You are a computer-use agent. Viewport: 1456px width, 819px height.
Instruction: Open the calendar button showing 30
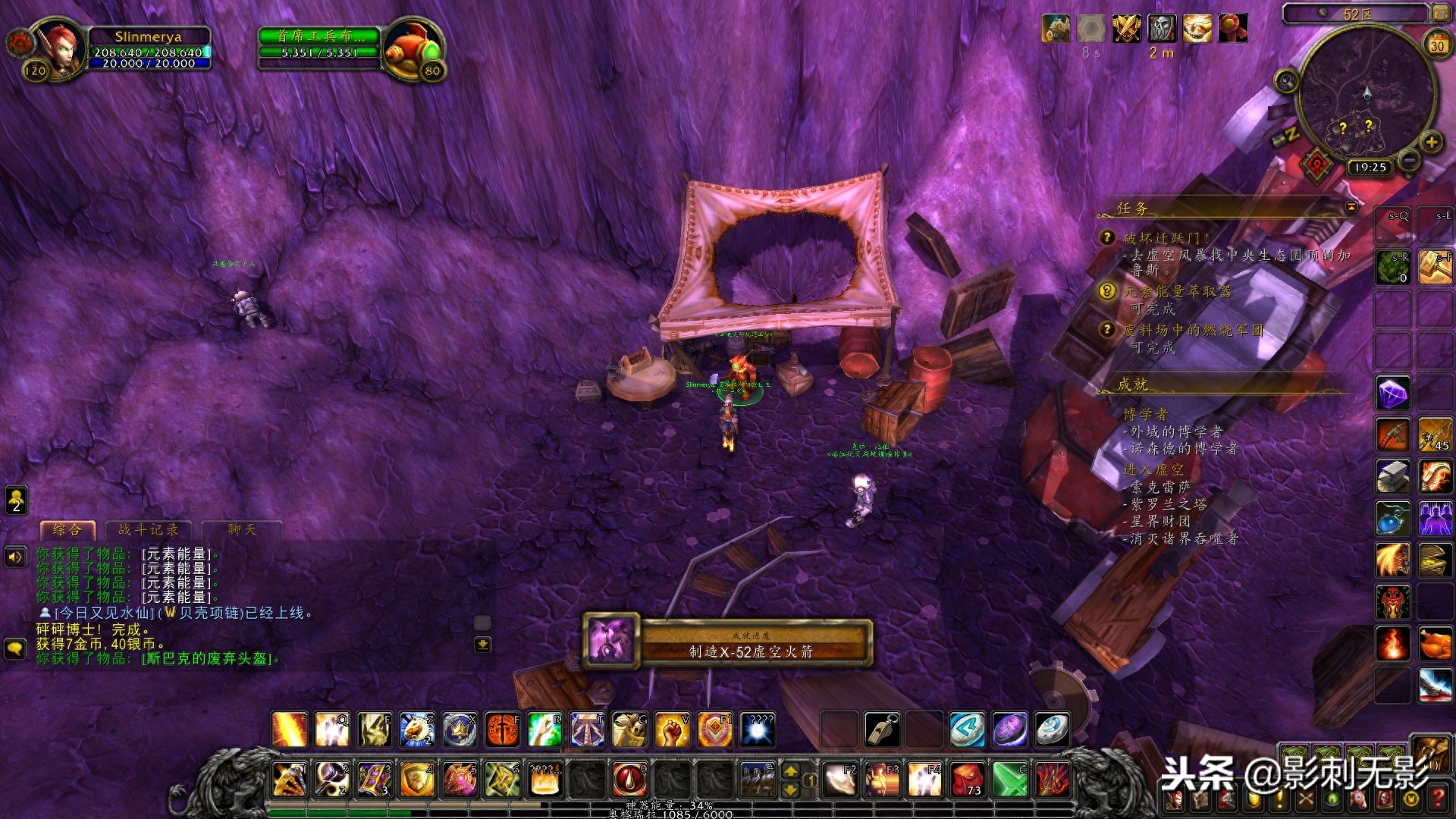1437,45
